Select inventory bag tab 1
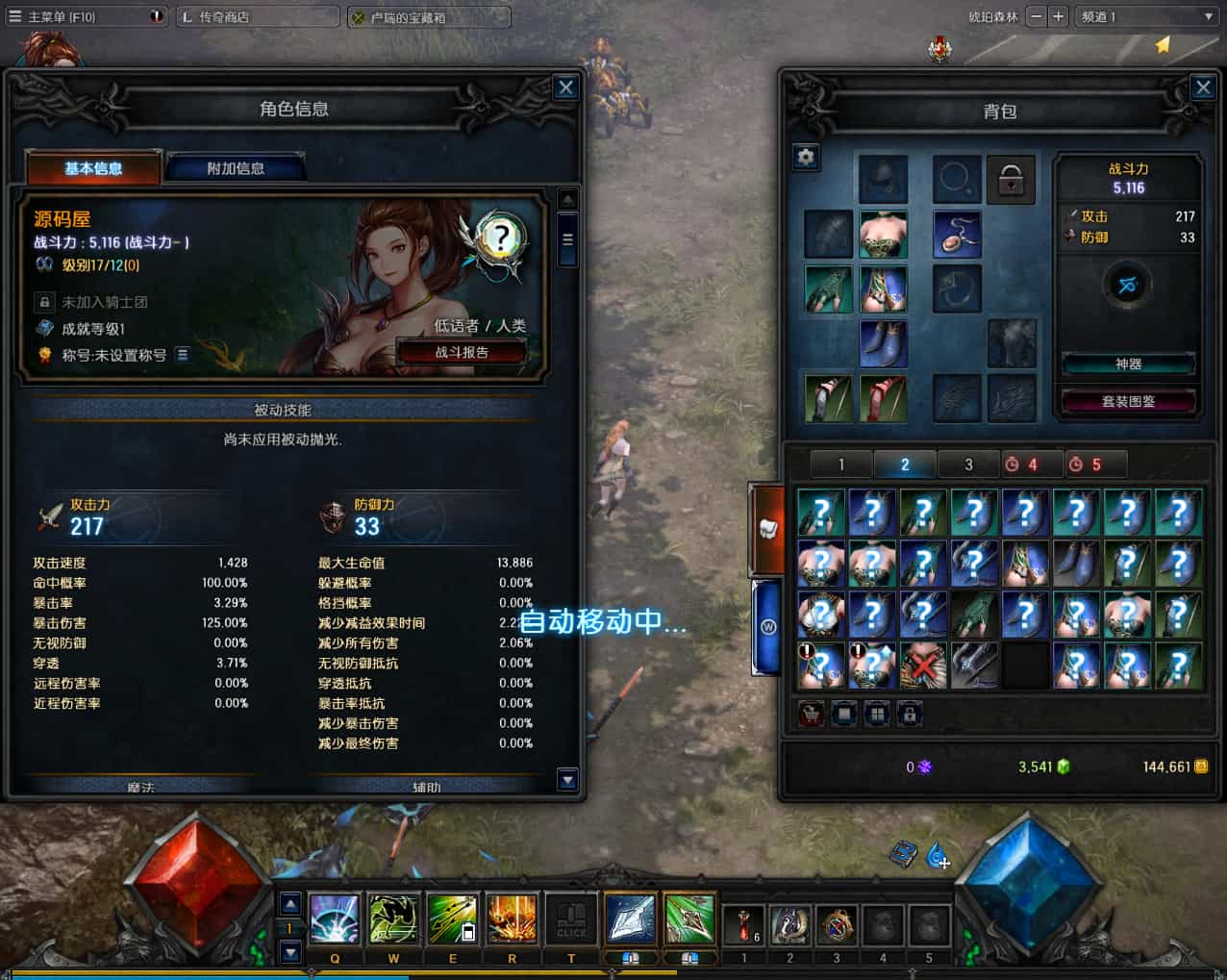1227x980 pixels. 841,465
